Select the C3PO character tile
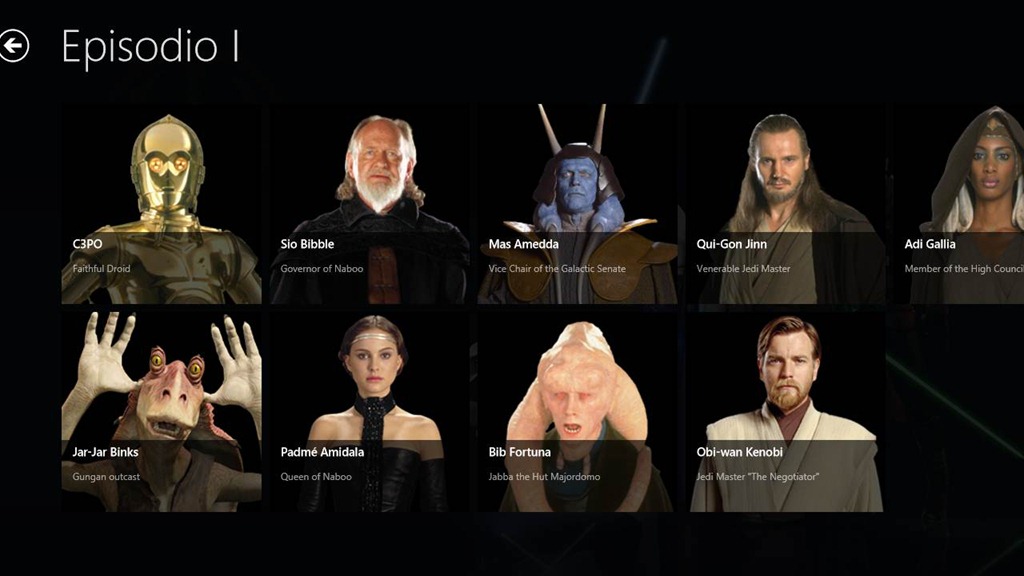 click(161, 204)
